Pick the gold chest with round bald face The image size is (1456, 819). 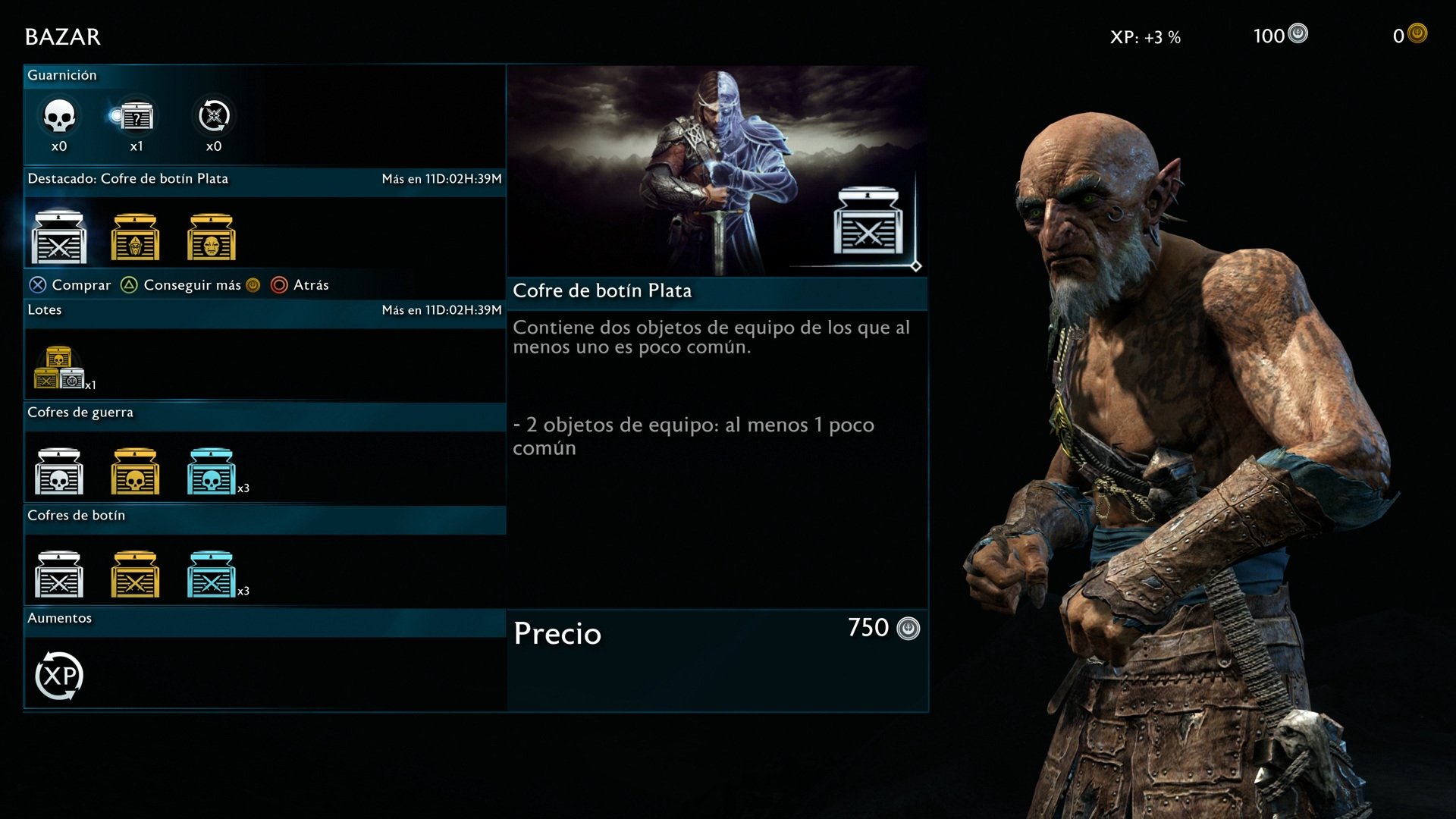click(212, 238)
